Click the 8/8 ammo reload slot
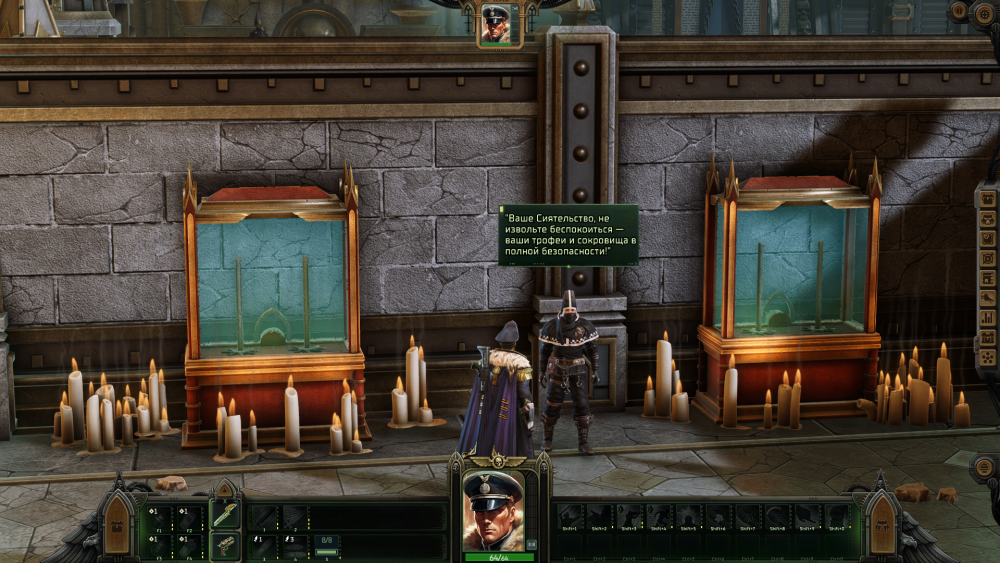This screenshot has width=1000, height=563. tap(327, 545)
